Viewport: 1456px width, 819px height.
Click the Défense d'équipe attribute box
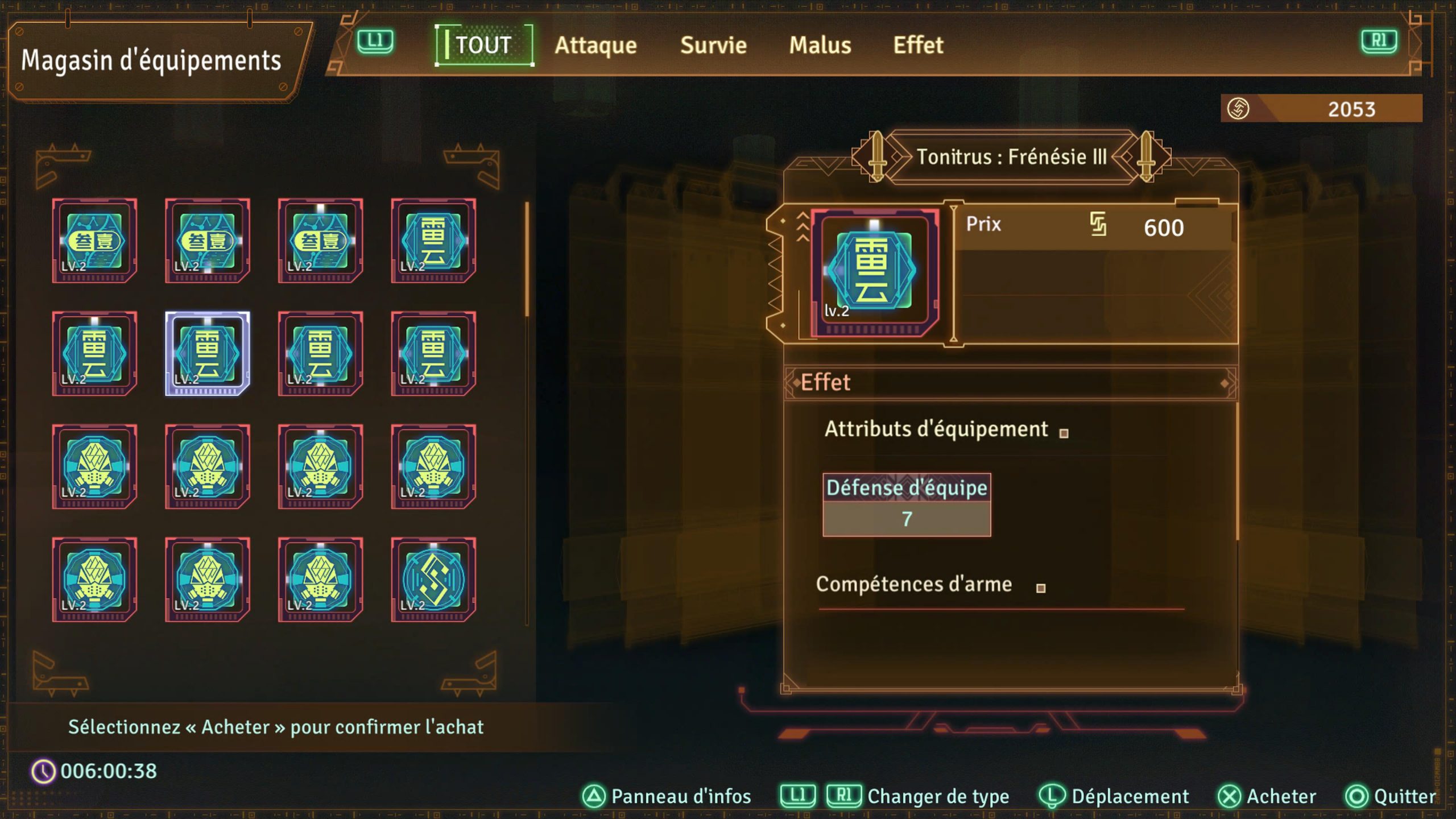pos(907,504)
